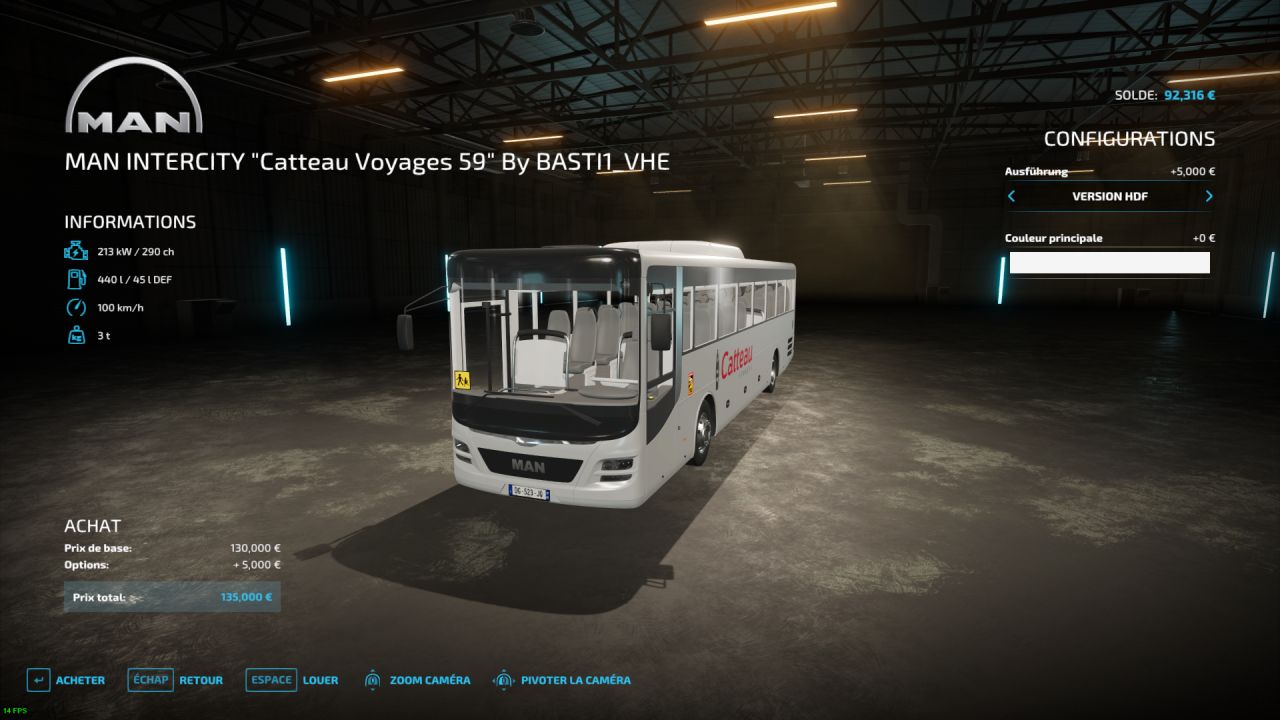Choose LOUER to rent the bus
Image resolution: width=1280 pixels, height=720 pixels.
292,680
